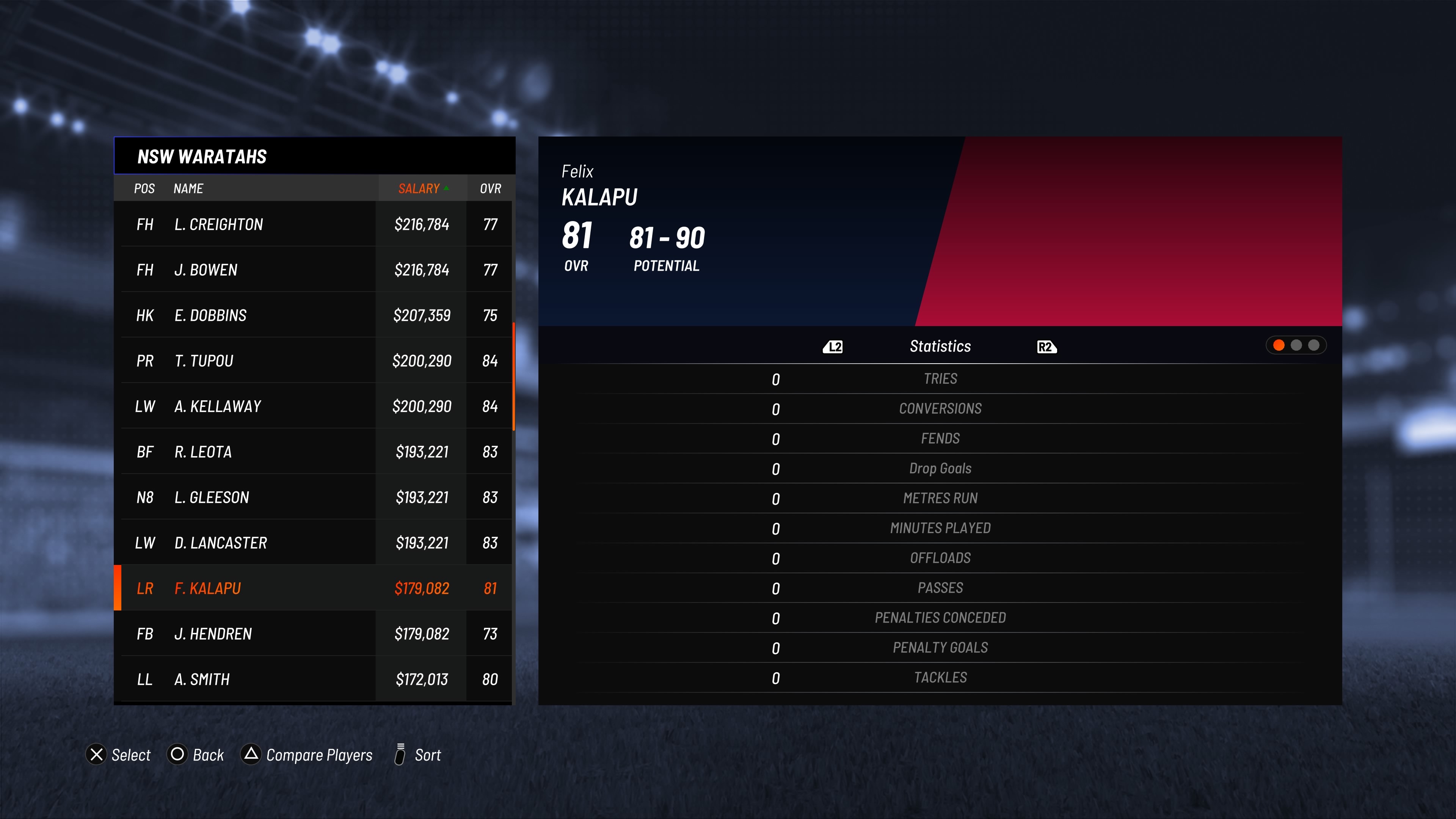The height and width of the screenshot is (819, 1456).
Task: Choose J. Bowen from the roster
Action: [314, 270]
